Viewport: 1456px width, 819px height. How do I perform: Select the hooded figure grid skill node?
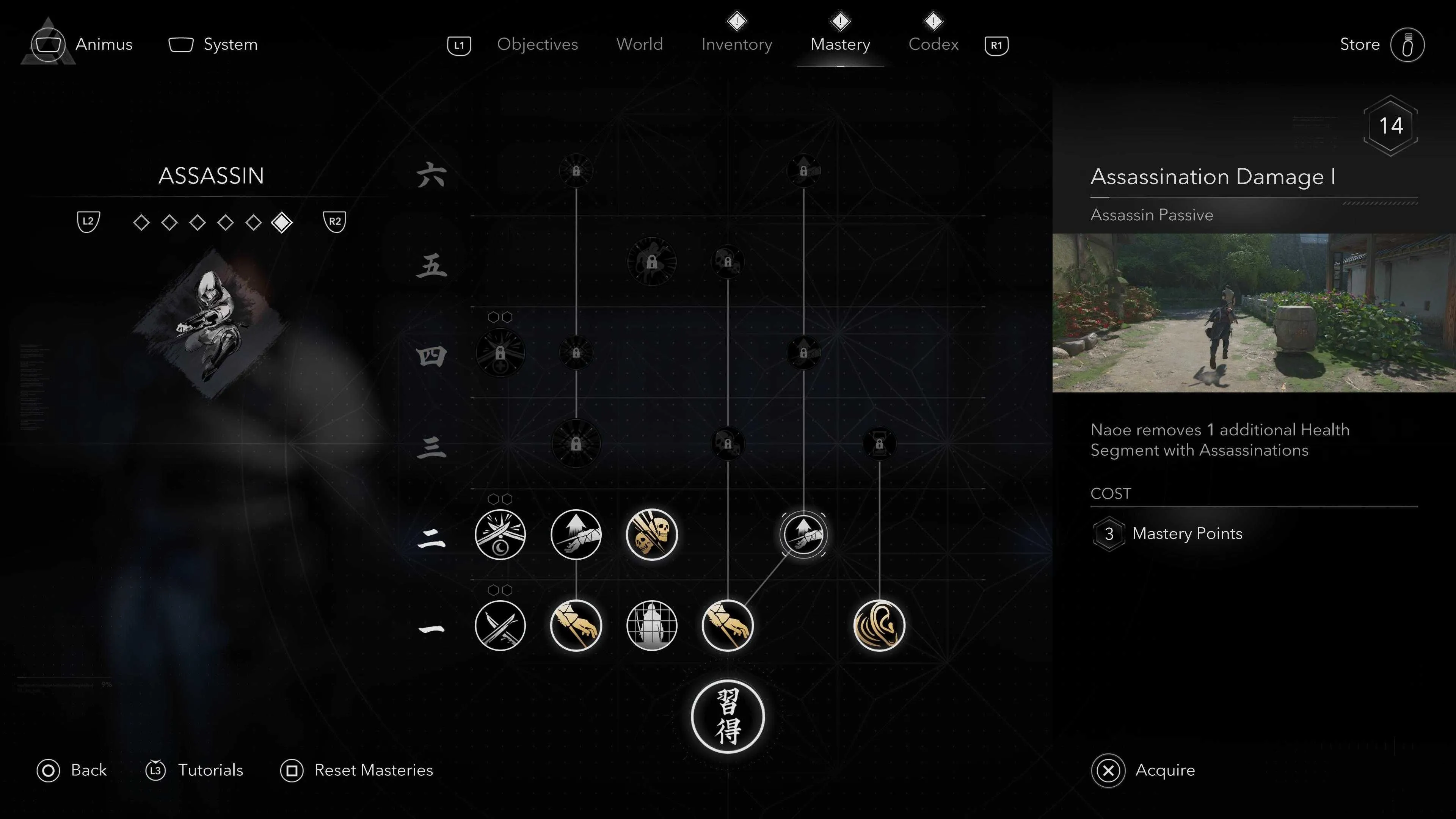click(652, 625)
